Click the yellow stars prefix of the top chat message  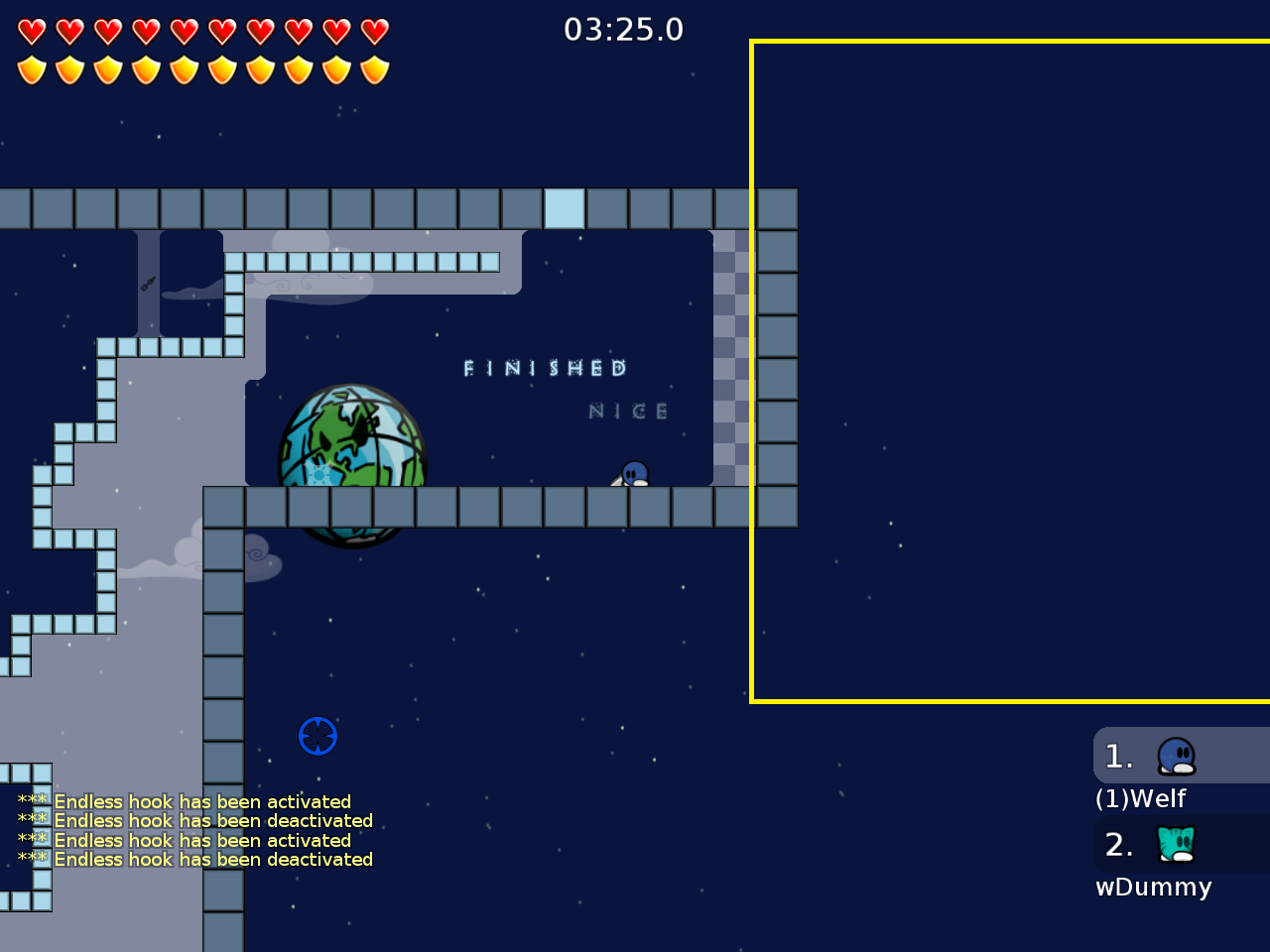[x=33, y=801]
